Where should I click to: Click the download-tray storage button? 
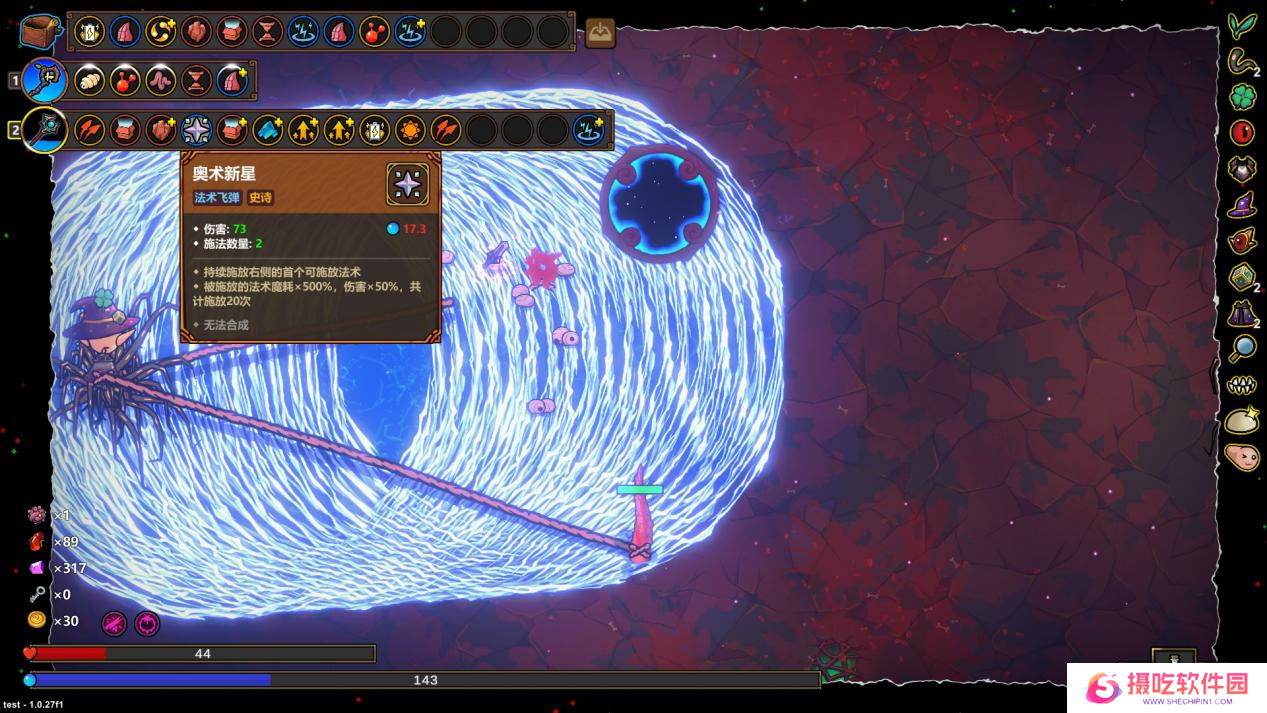point(600,33)
